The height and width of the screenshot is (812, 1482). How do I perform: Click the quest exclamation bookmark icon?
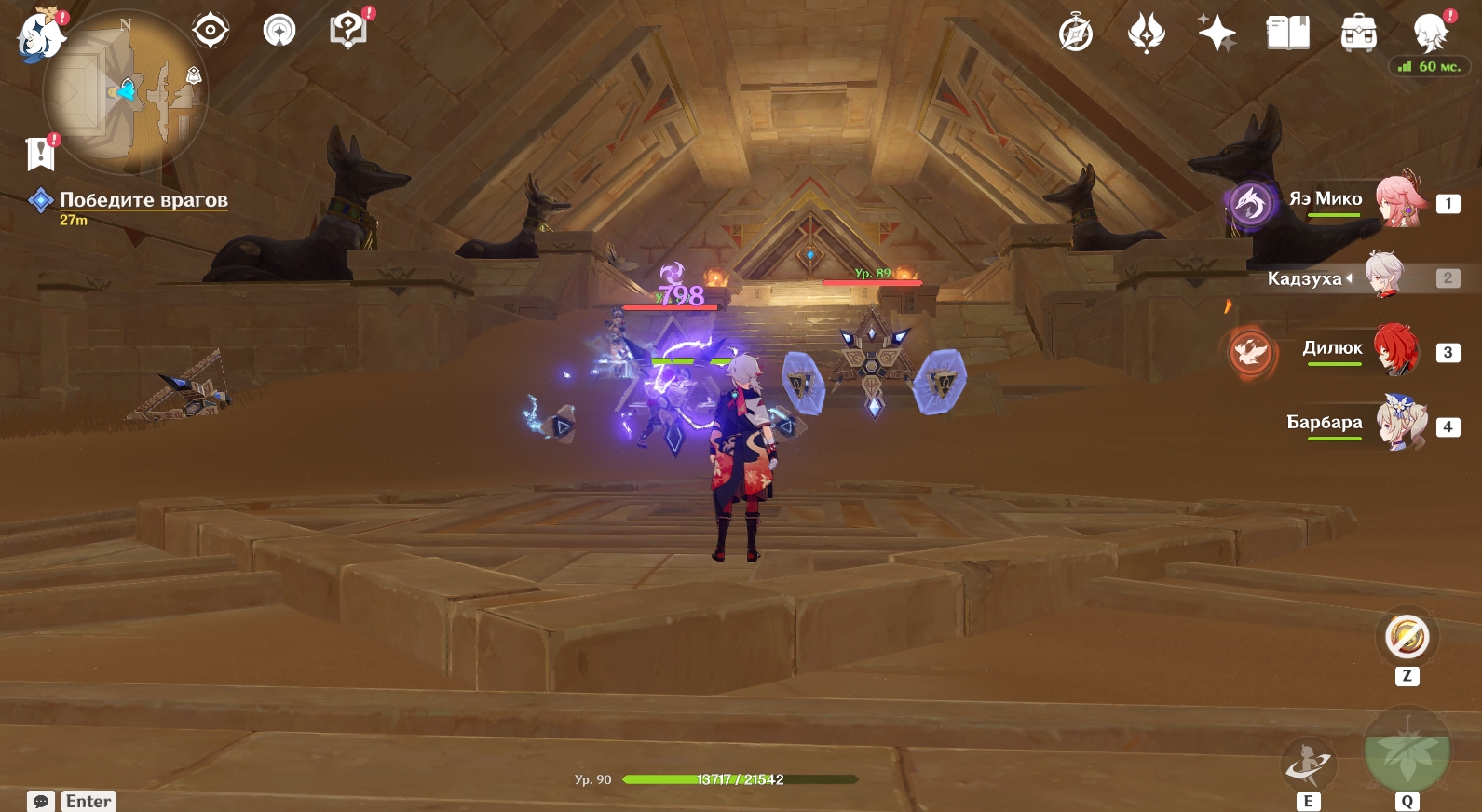tap(41, 154)
